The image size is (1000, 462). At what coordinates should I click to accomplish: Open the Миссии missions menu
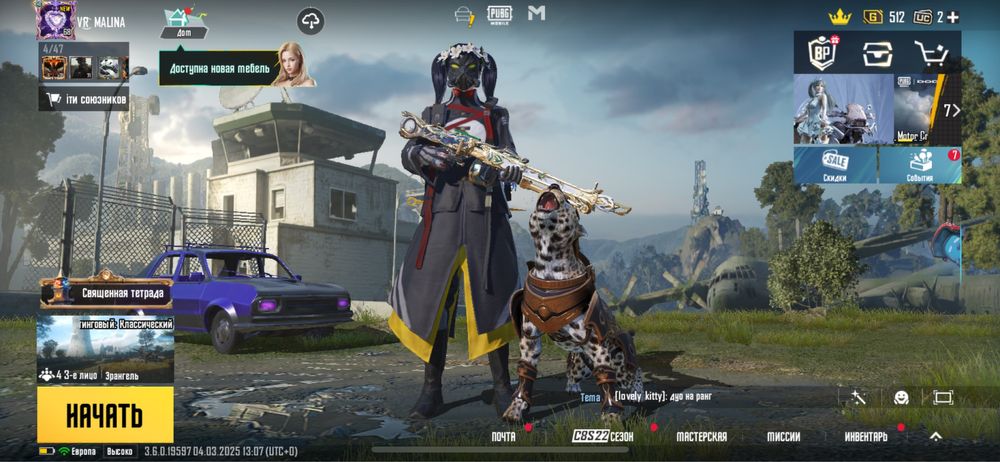point(783,437)
